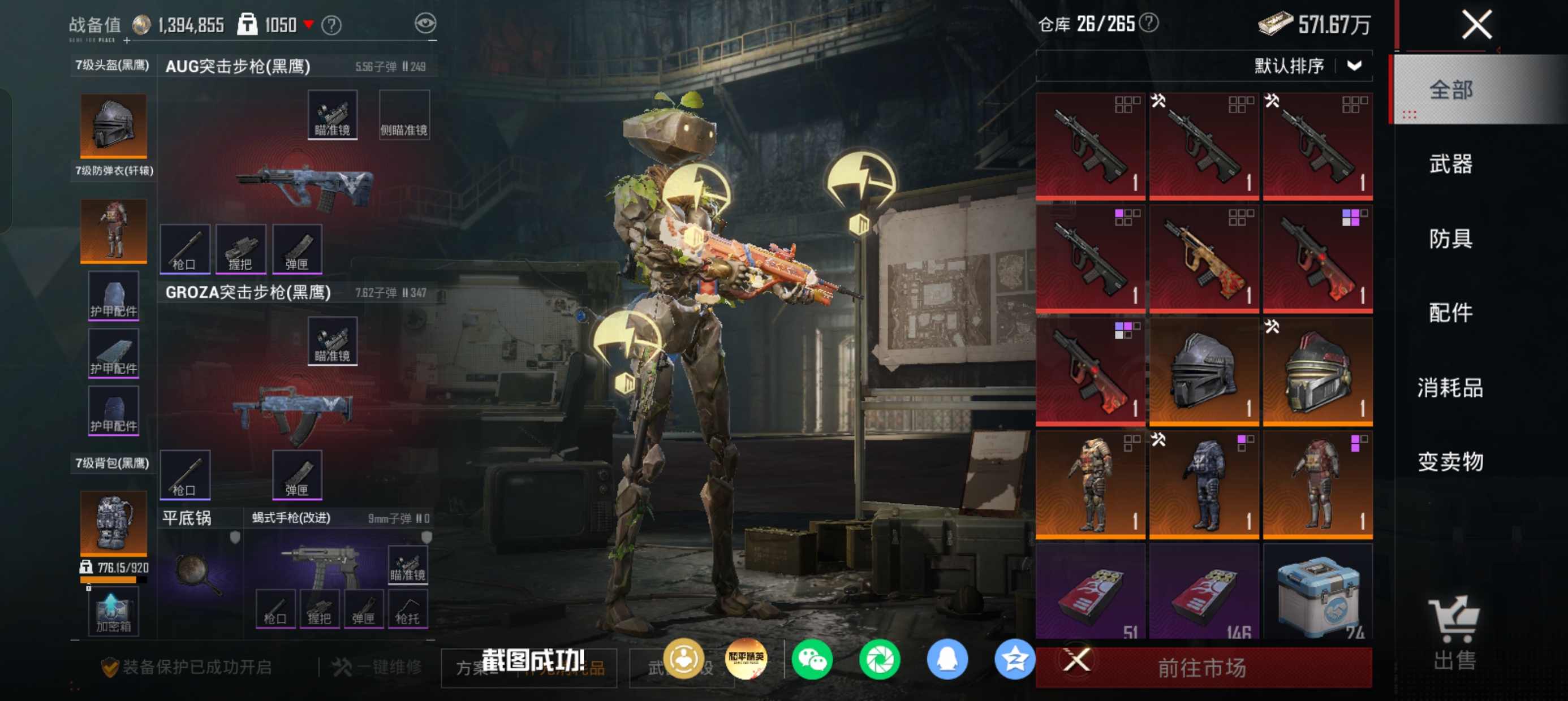Open the 配件 attachments category

click(x=1450, y=313)
